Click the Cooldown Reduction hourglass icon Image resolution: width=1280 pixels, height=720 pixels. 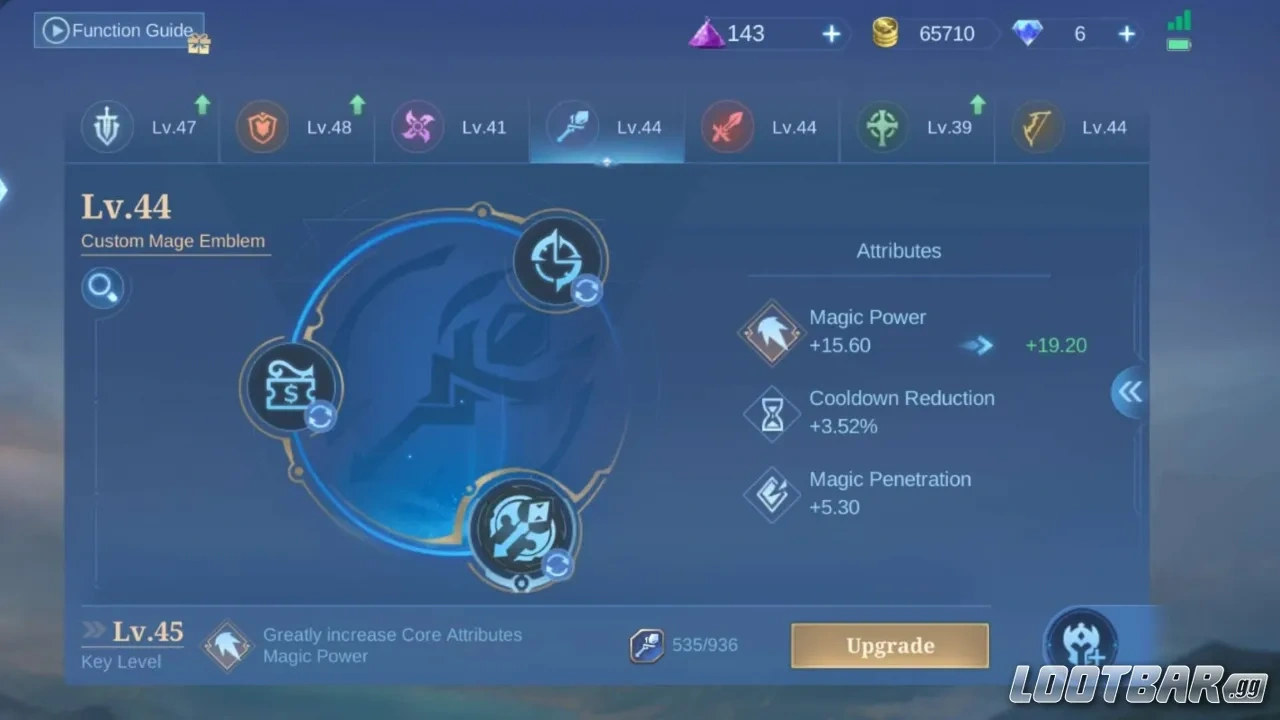pyautogui.click(x=771, y=414)
